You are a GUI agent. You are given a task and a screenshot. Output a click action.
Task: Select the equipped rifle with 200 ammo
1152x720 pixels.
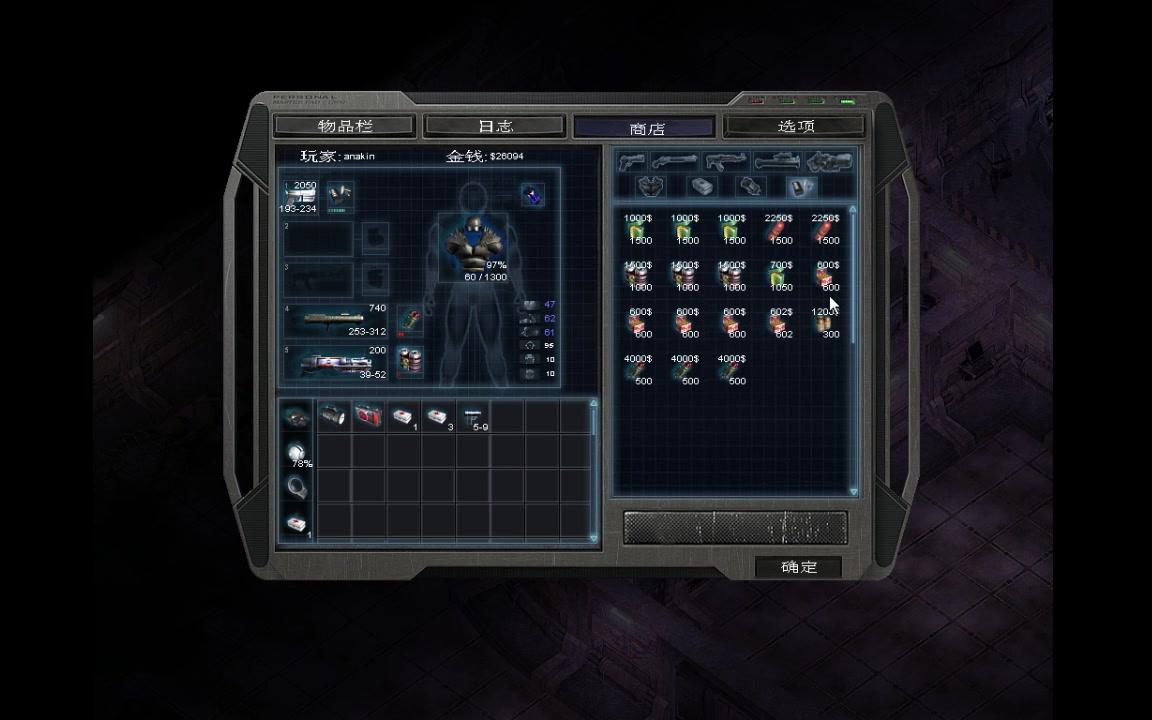click(x=335, y=362)
